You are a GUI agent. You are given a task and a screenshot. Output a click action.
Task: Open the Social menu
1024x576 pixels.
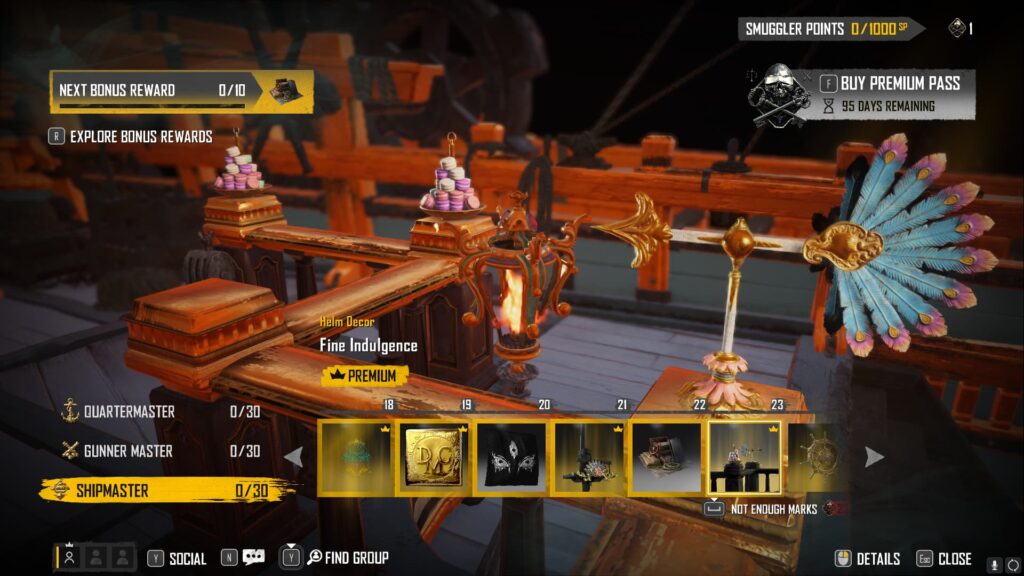(x=178, y=558)
